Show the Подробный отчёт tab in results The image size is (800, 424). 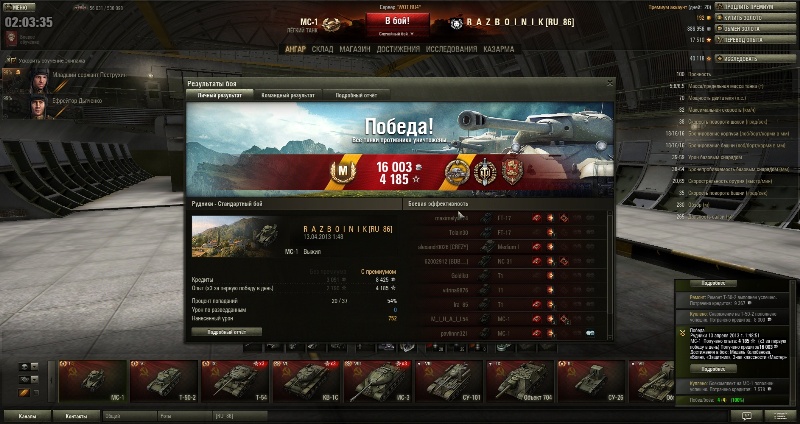pyautogui.click(x=356, y=95)
